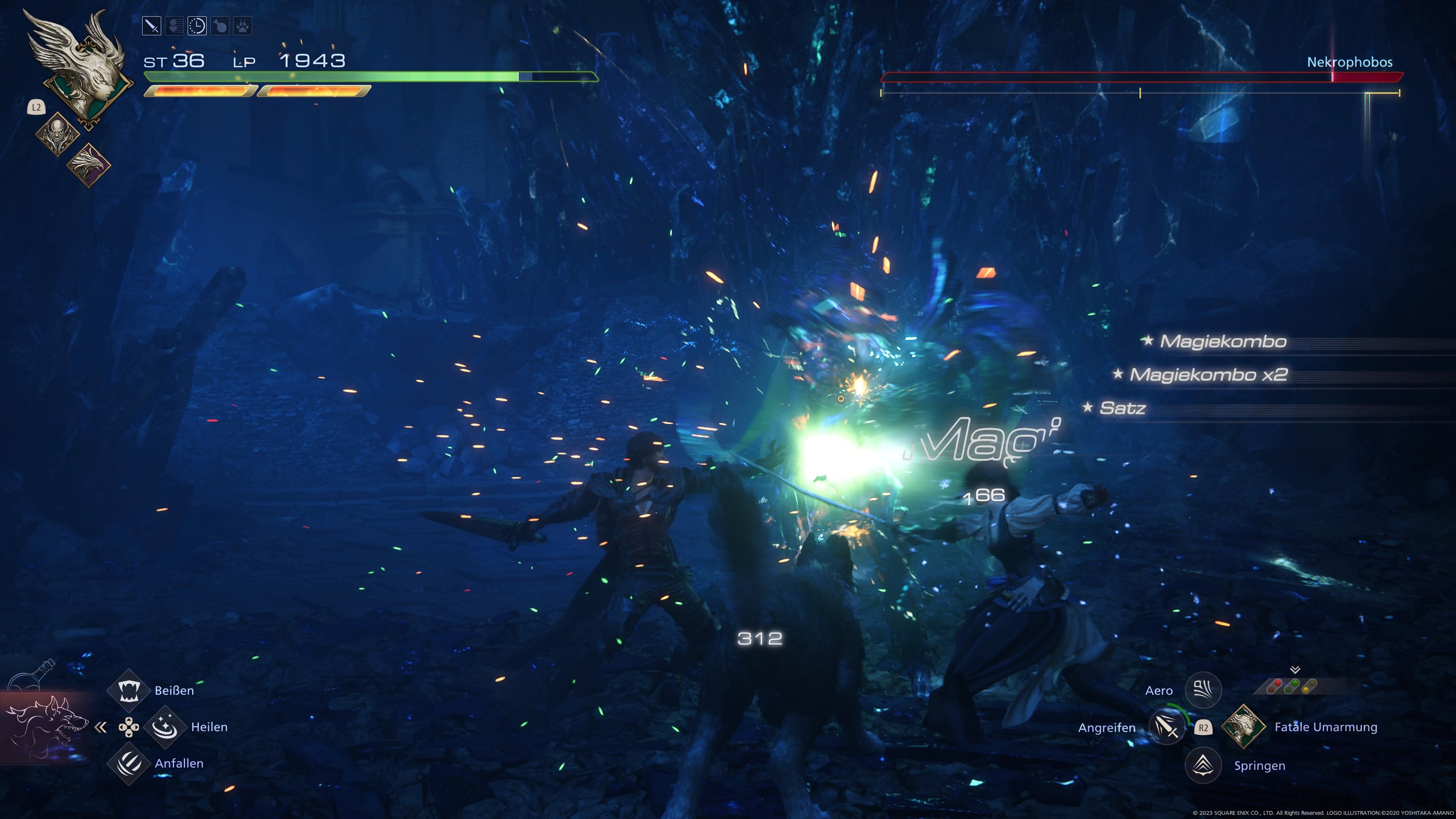Expand the double-chevron above the lamp indicators

(x=1295, y=670)
